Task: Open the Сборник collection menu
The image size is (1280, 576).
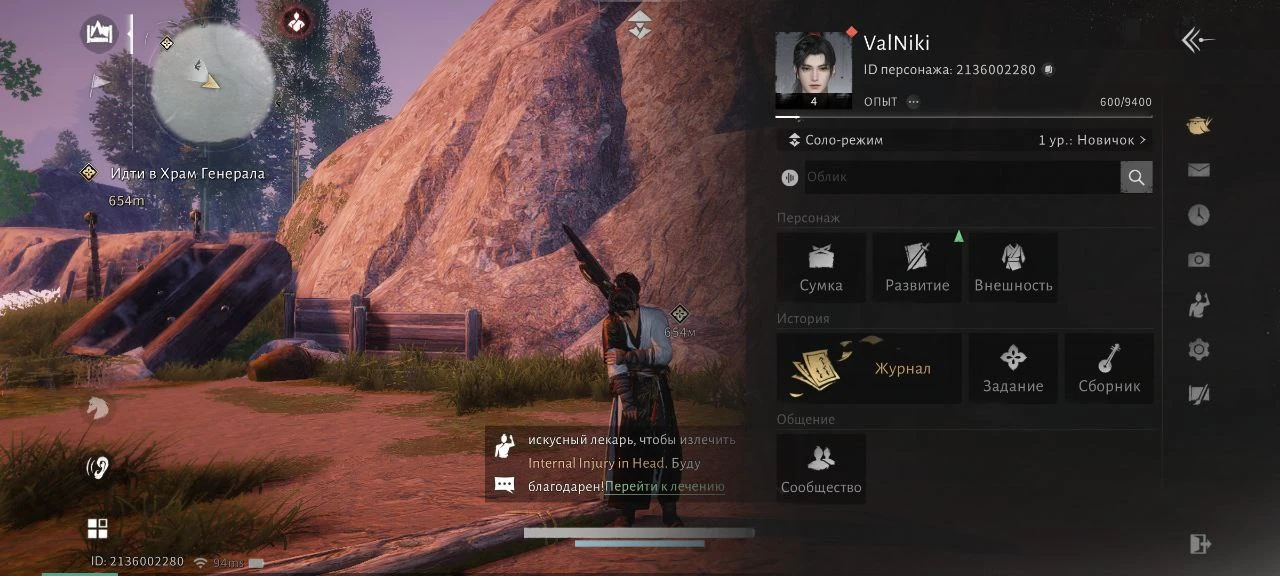Action: (1109, 368)
